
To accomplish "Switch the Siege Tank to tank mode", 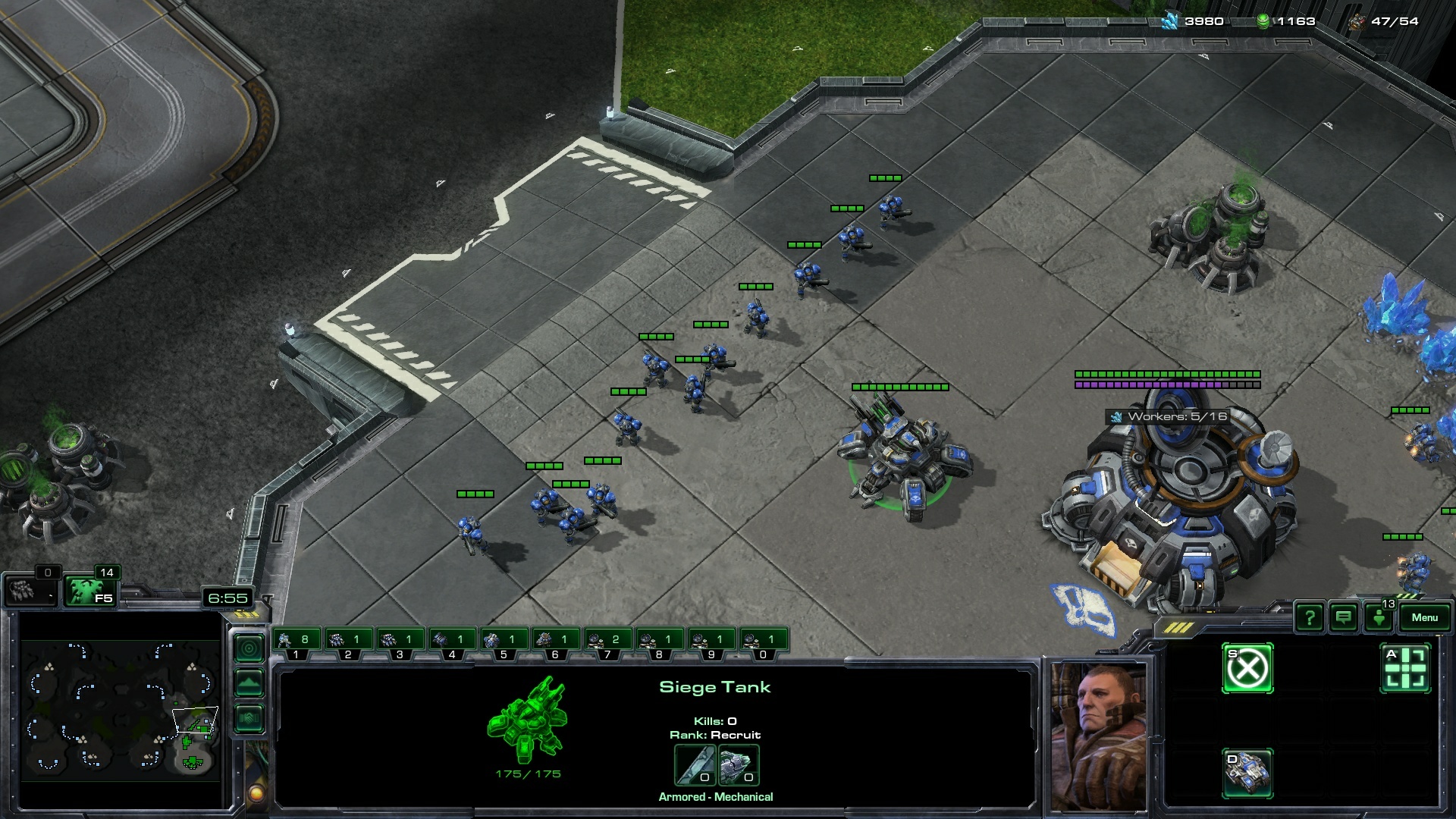I will coord(1247,773).
